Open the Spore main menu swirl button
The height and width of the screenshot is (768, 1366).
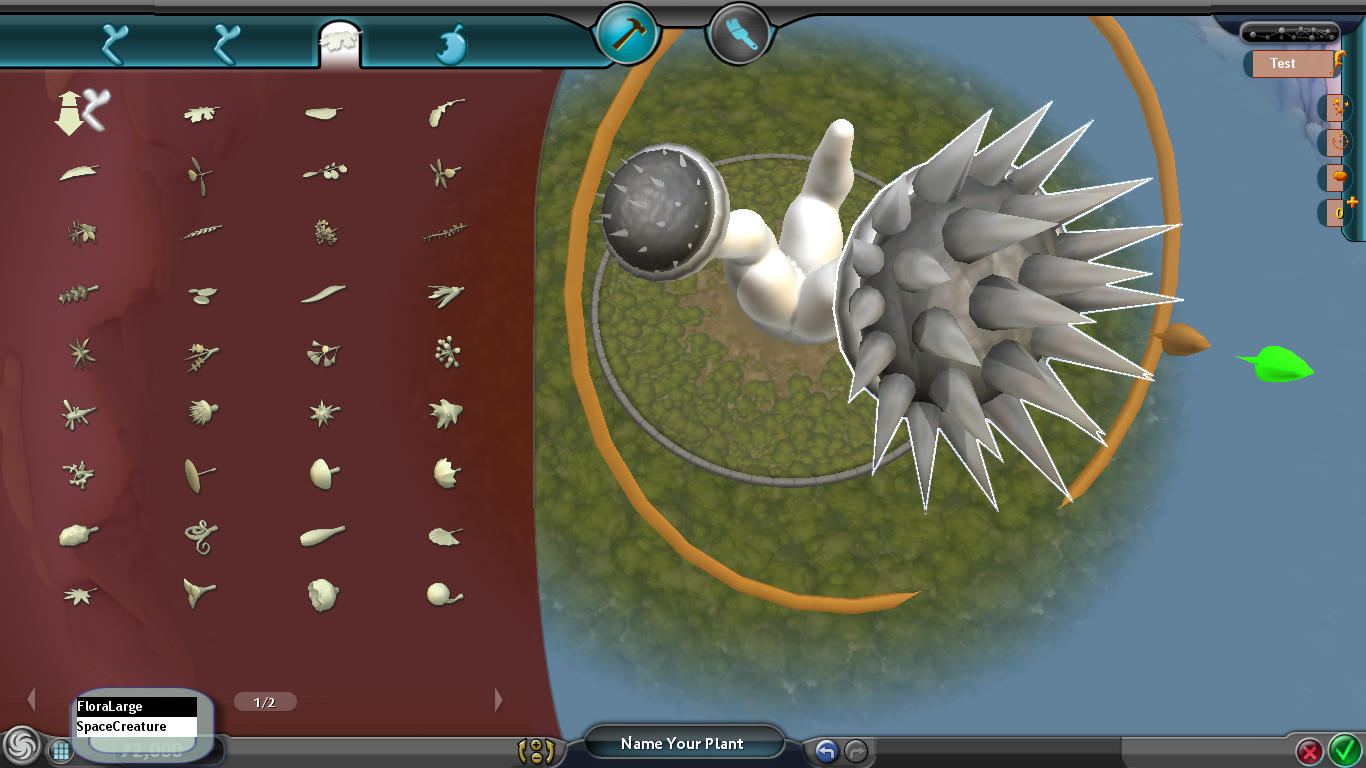click(x=21, y=746)
